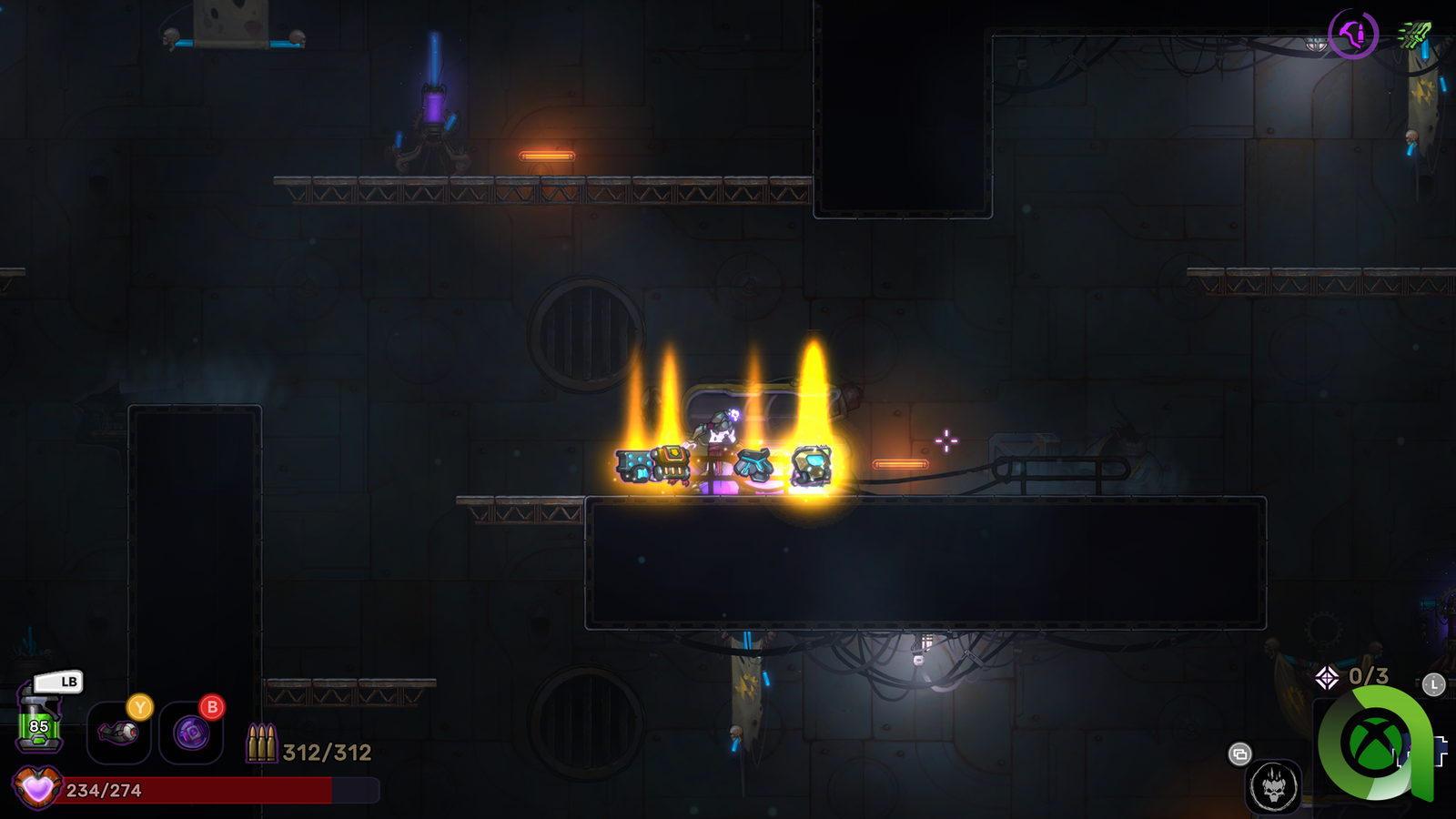Image resolution: width=1456 pixels, height=819 pixels.
Task: Inspect the green triple sword buff icon
Action: tap(1413, 35)
